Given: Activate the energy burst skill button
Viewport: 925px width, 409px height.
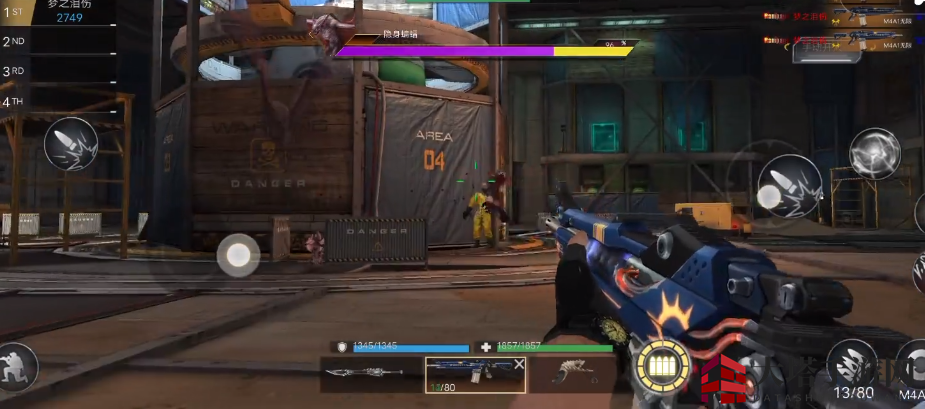Looking at the screenshot, I should coord(875,153).
